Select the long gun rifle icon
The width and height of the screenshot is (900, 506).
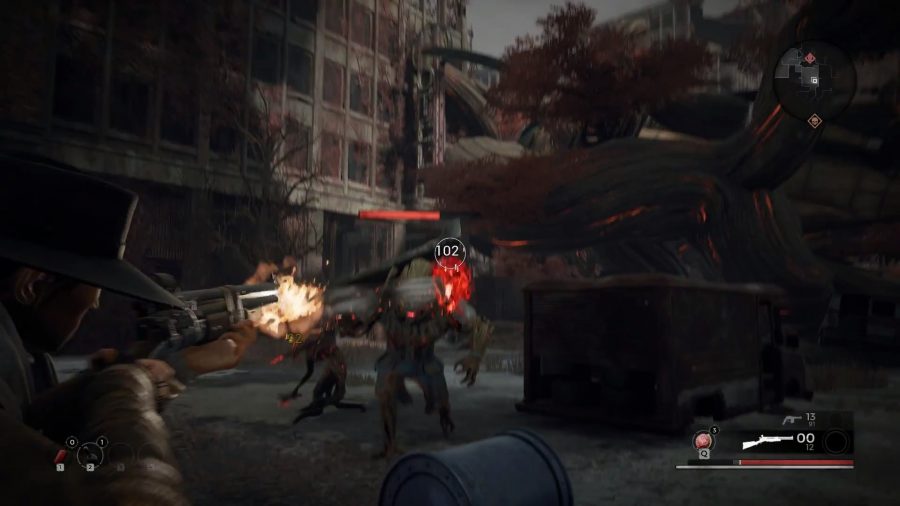(768, 442)
